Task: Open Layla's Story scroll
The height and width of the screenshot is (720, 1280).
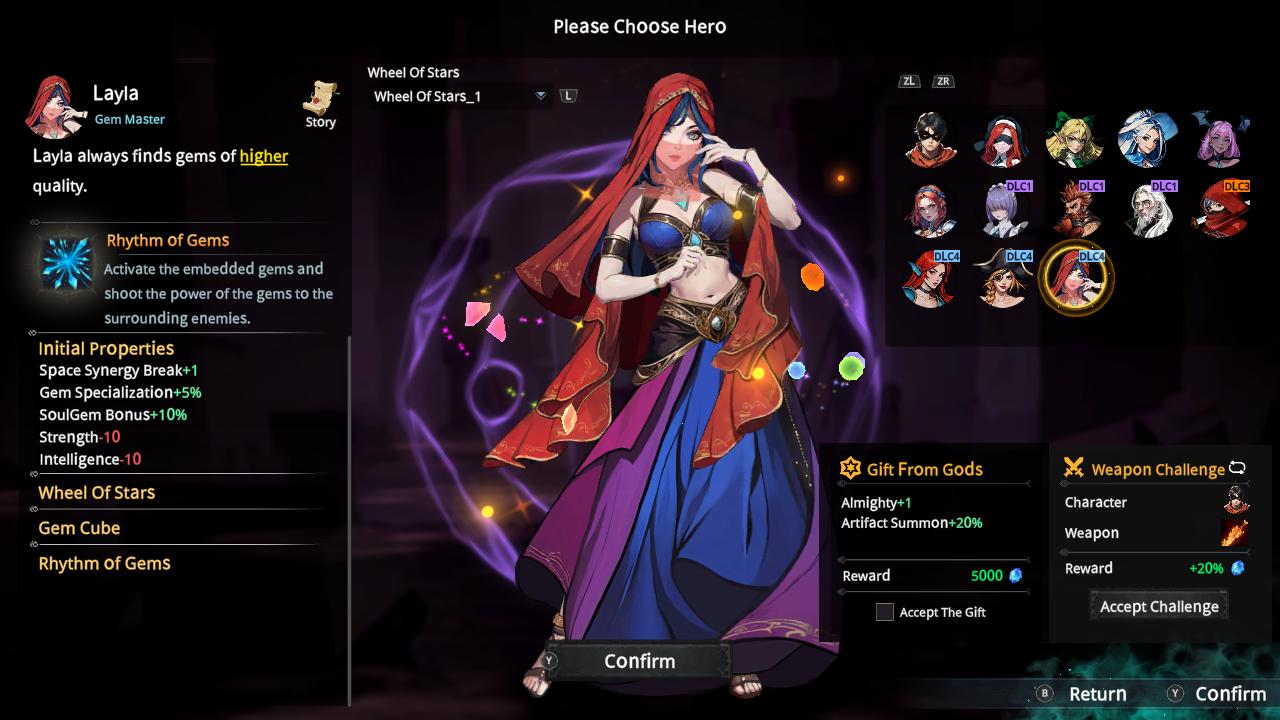Action: click(319, 98)
